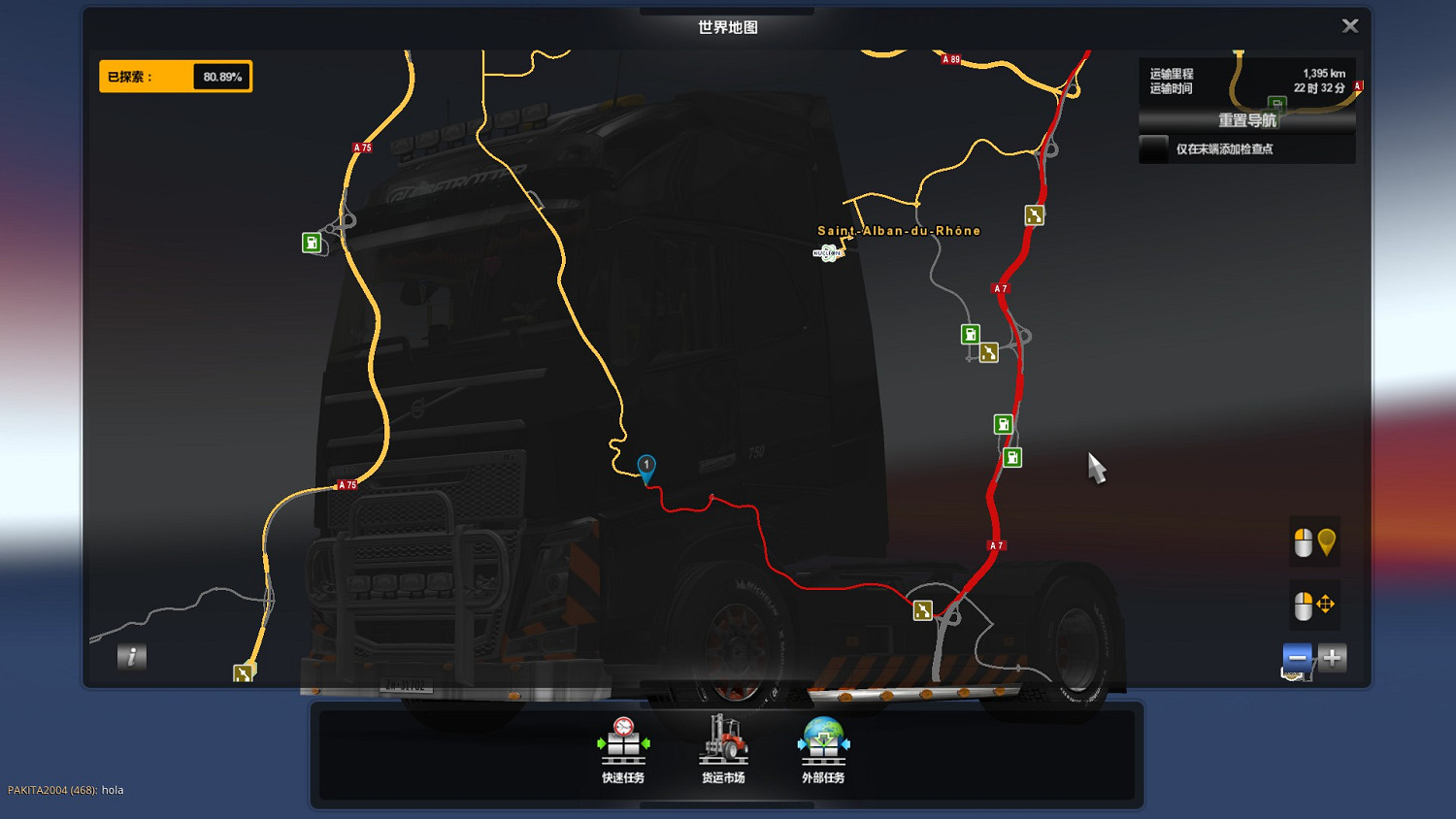
Task: Click the NUCLEON company depot icon near Saint-Alban-du-Rhône
Action: (826, 254)
